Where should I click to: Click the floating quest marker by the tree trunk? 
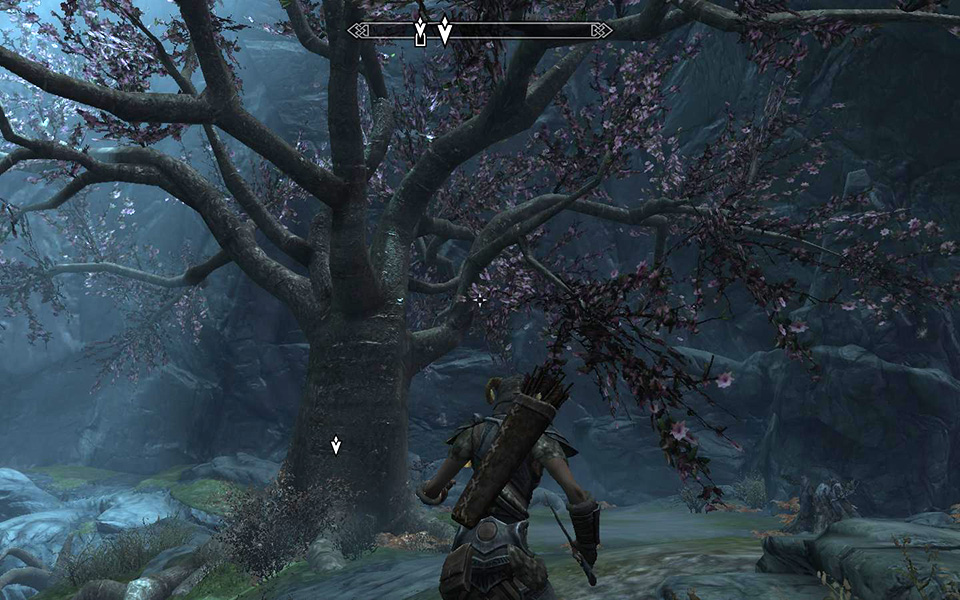pos(336,445)
